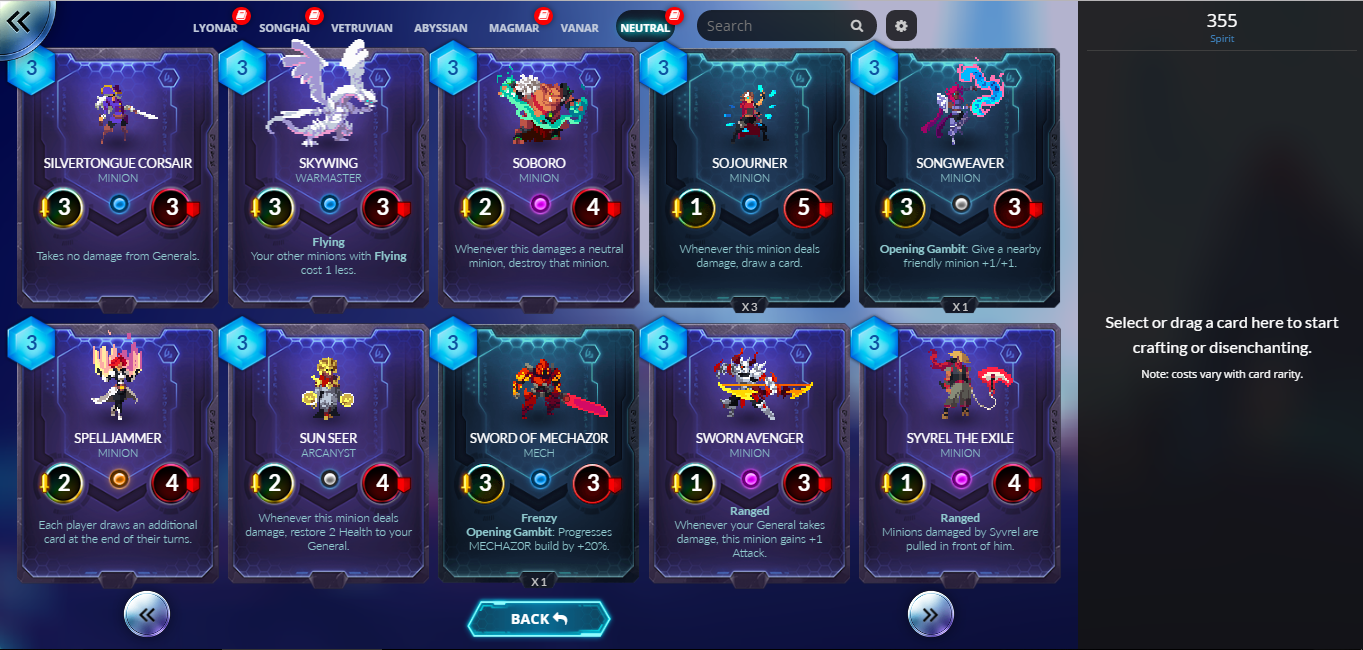Pick the Soboro minion card
1363x650 pixels.
pyautogui.click(x=539, y=180)
